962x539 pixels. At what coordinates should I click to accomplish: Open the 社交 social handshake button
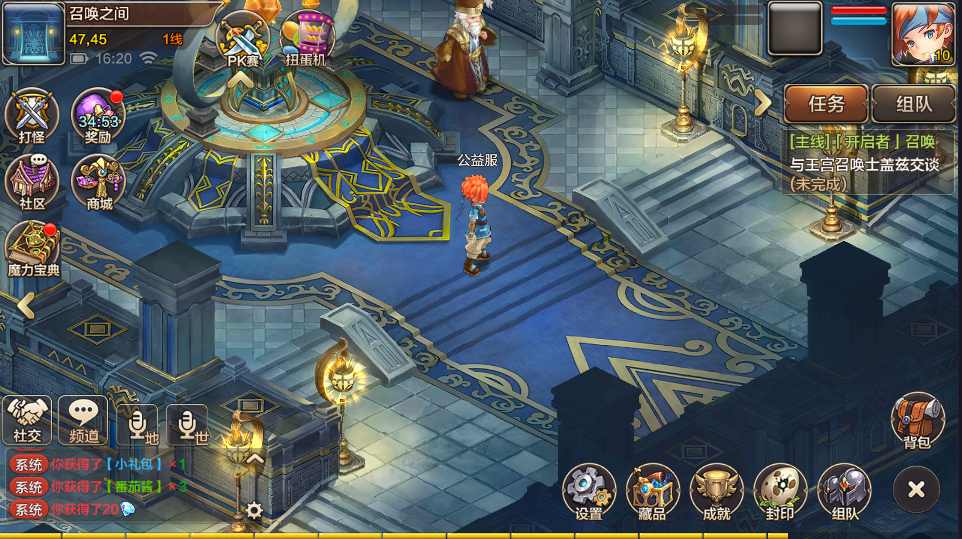click(x=27, y=419)
